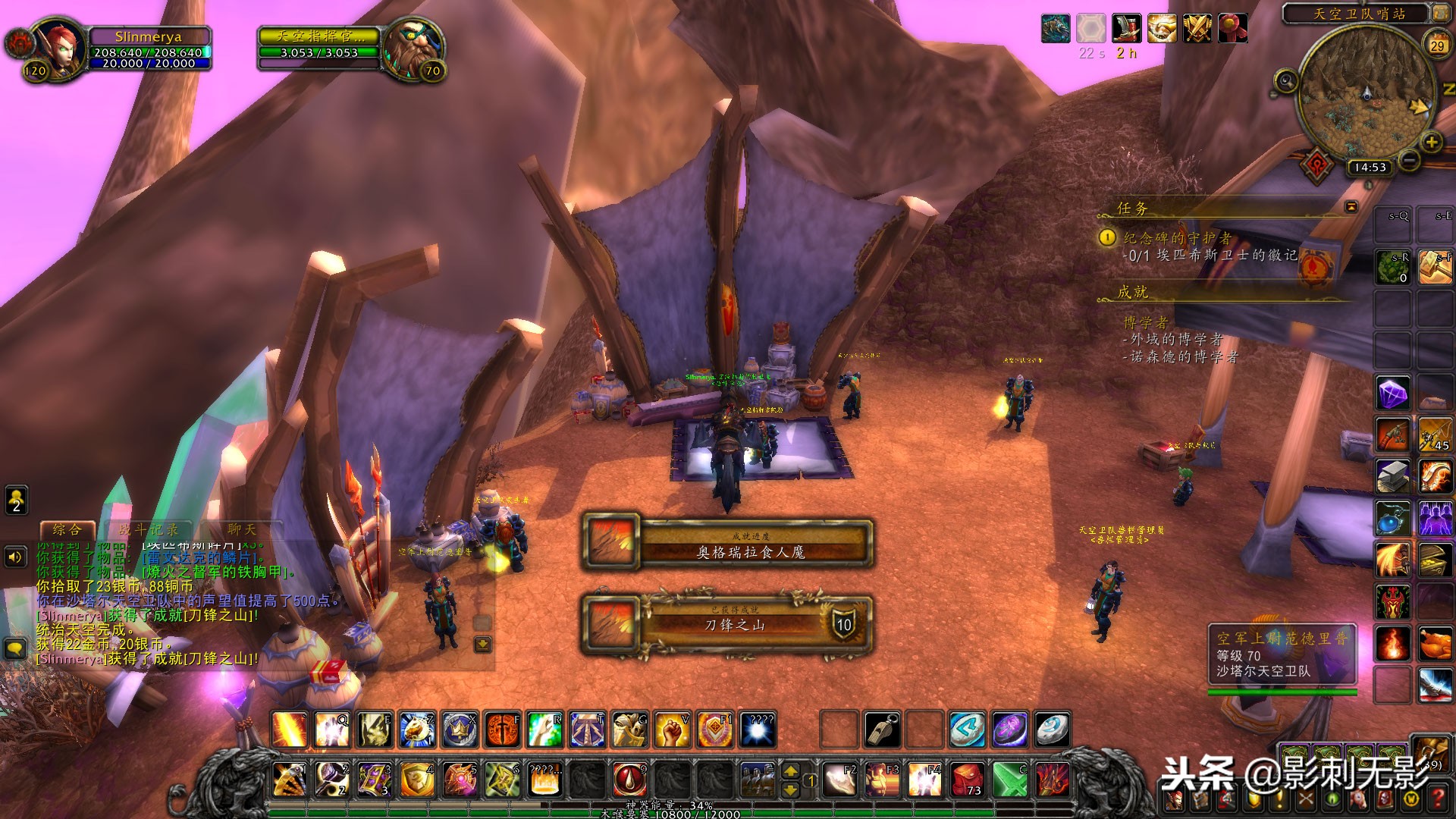Select the 综合 chat tab
Viewport: 1456px width, 819px height.
[67, 529]
